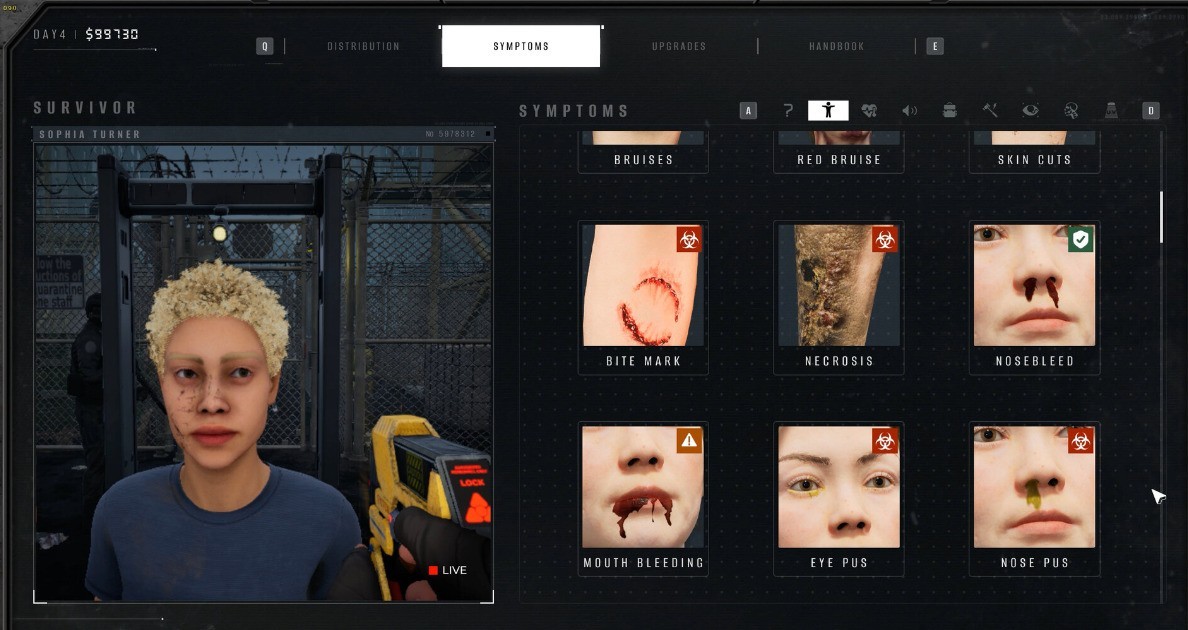Open the eye symptom category
This screenshot has width=1188, height=630.
tap(1030, 111)
